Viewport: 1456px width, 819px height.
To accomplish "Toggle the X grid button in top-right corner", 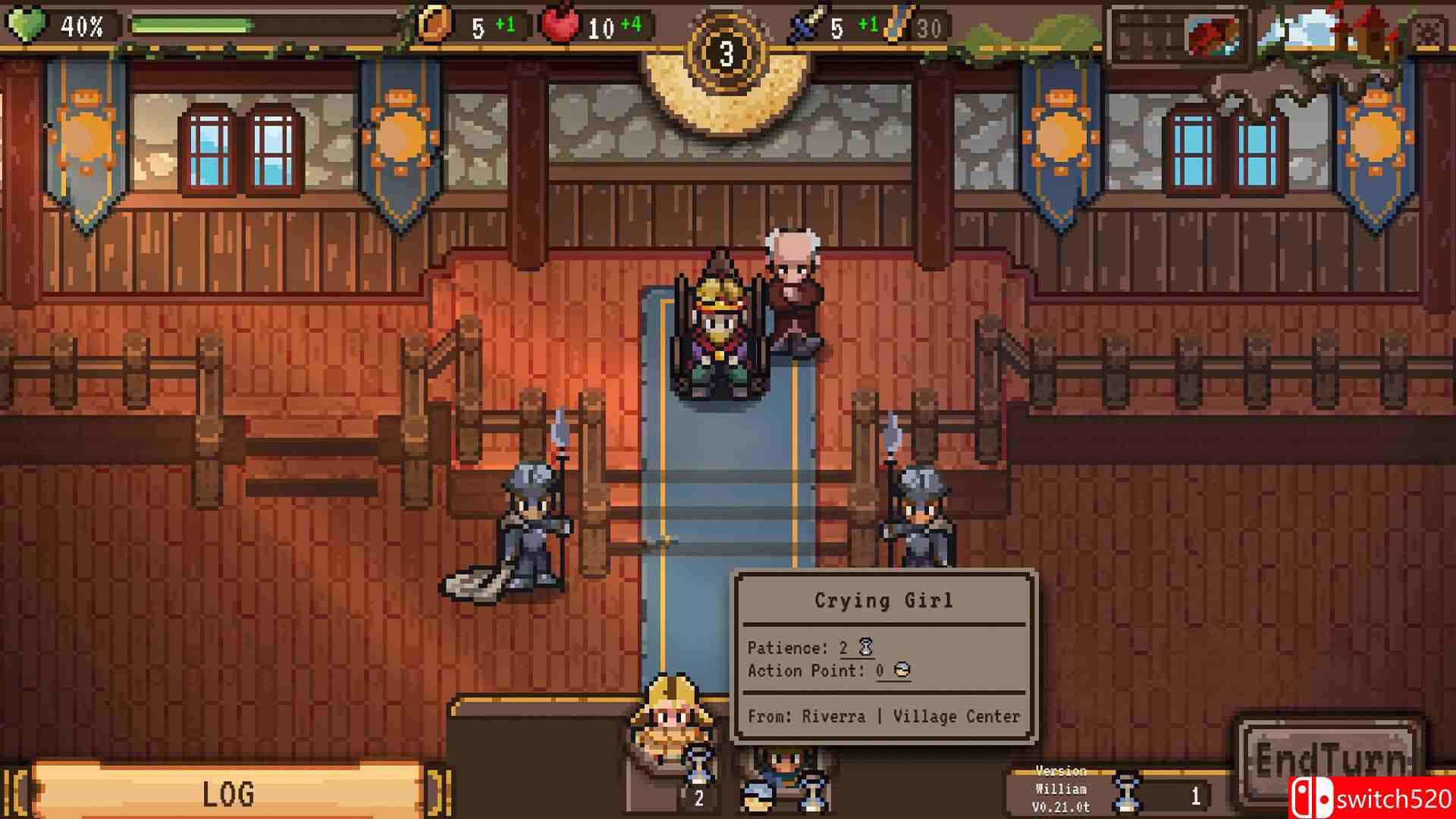I will 1427,29.
